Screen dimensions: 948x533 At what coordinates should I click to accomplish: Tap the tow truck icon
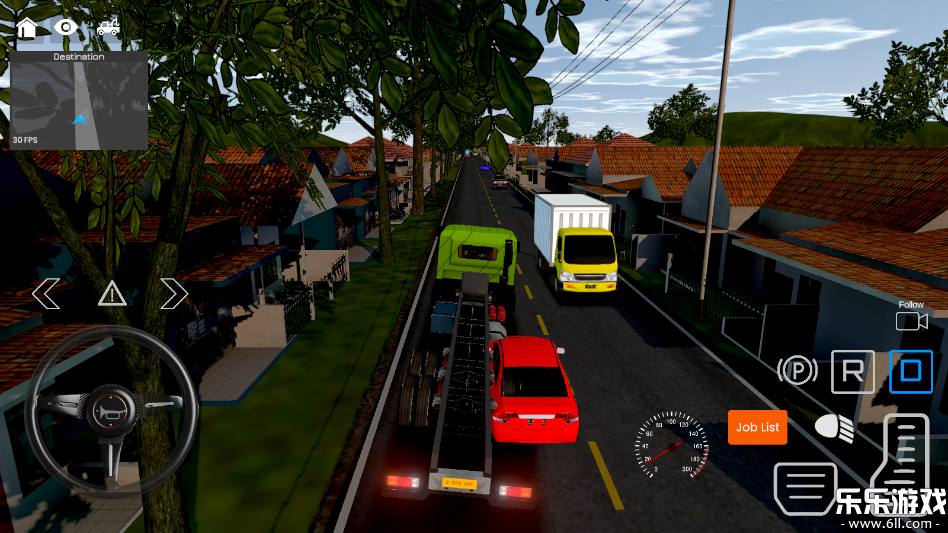pyautogui.click(x=108, y=27)
